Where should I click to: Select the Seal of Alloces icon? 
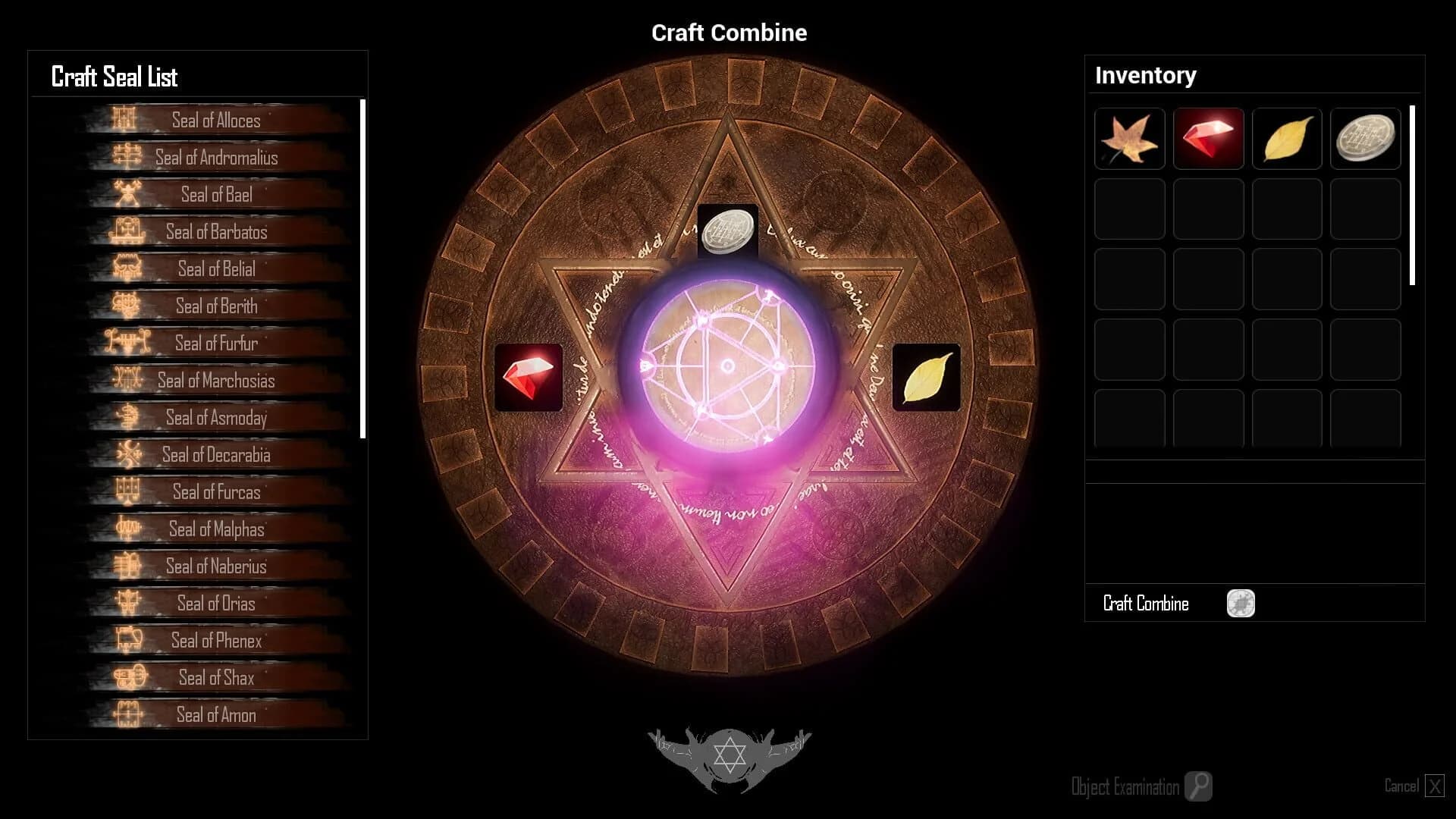pos(124,120)
